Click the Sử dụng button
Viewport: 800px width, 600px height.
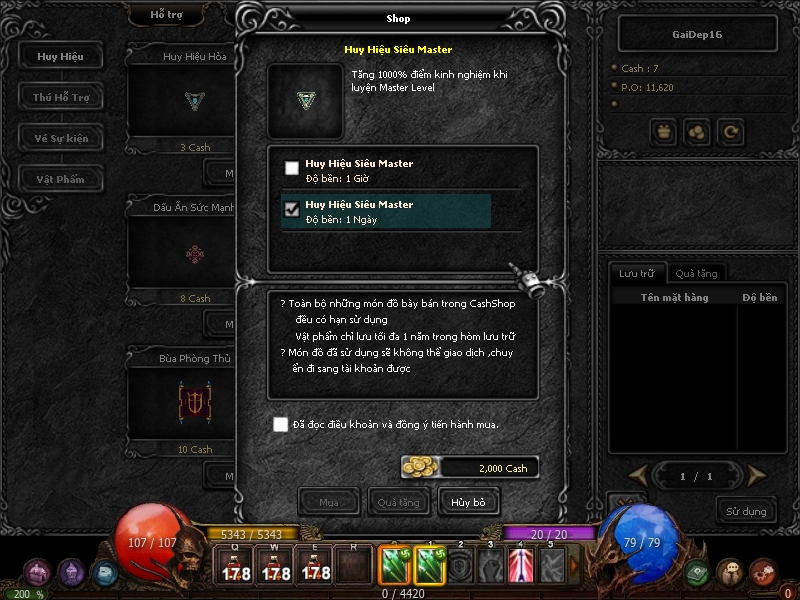746,511
